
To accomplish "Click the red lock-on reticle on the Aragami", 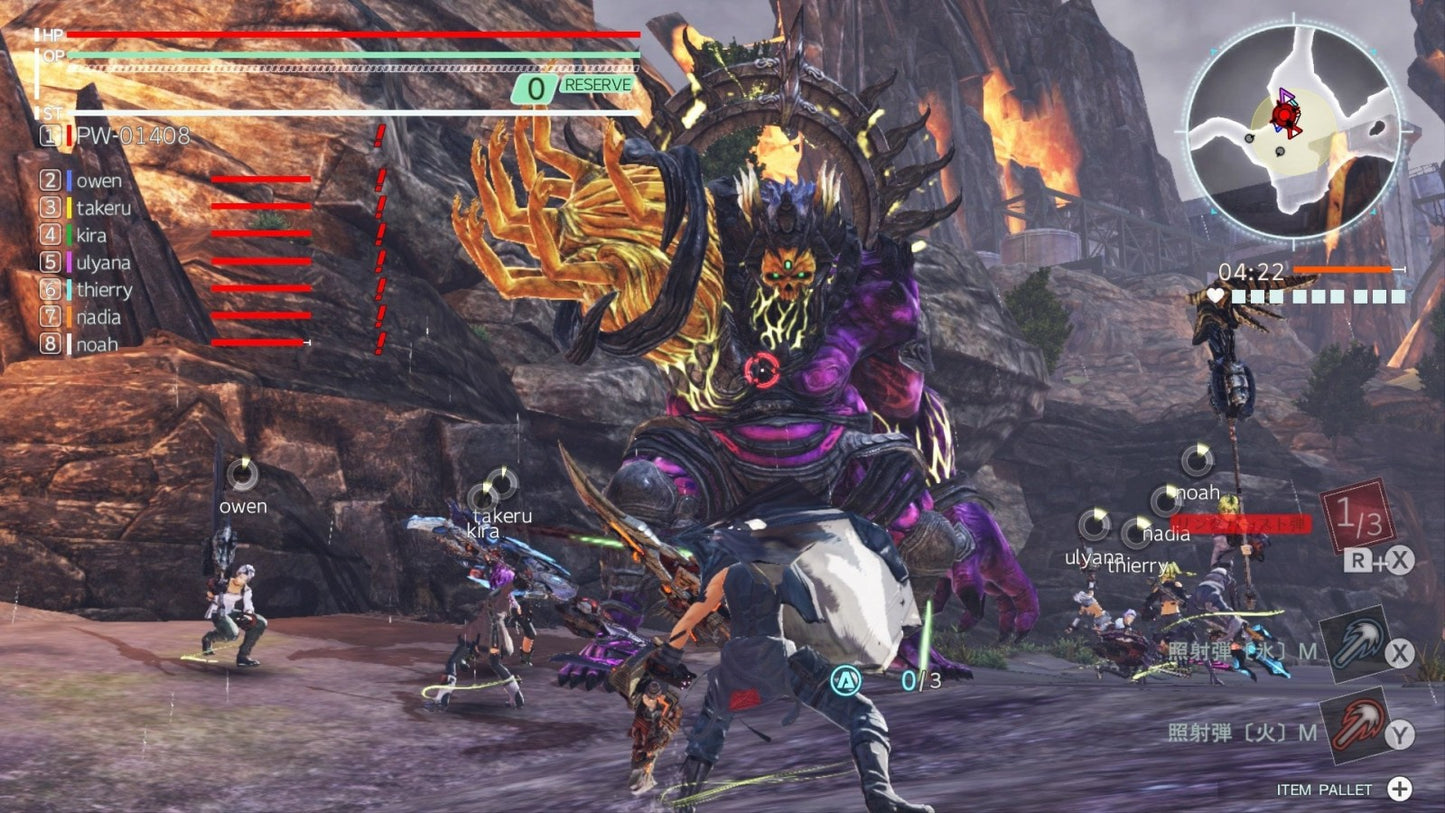I will coord(764,368).
